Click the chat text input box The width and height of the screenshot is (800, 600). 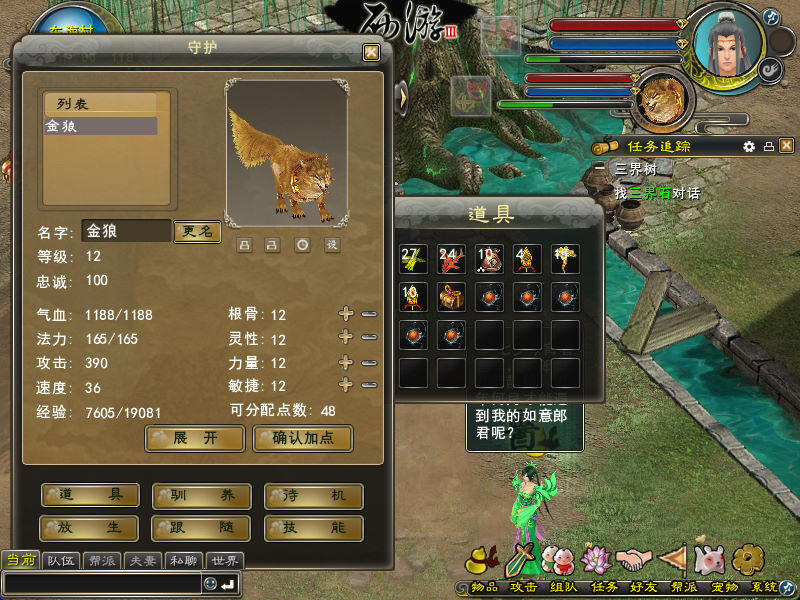(100, 583)
